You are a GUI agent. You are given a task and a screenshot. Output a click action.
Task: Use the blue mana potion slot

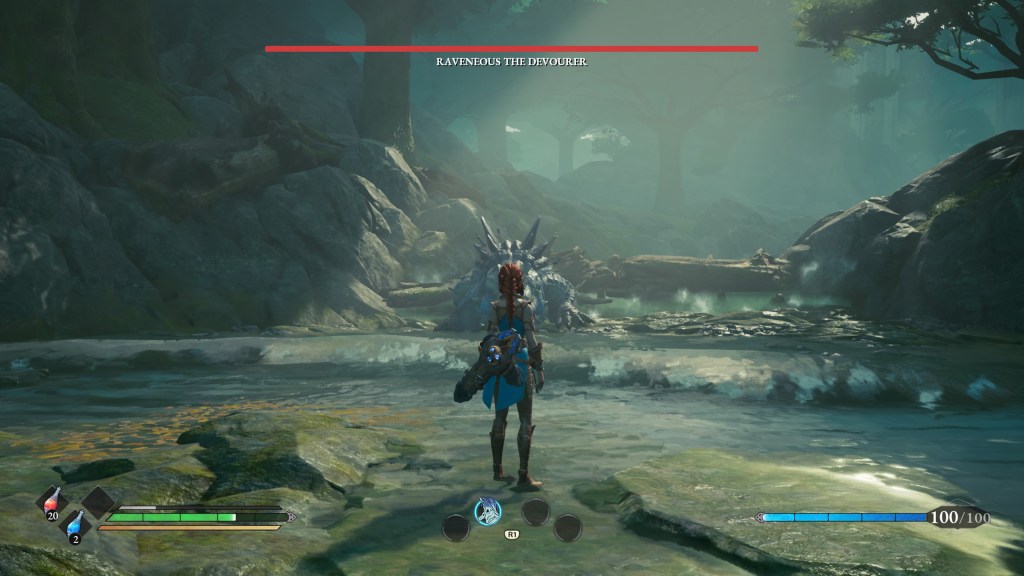click(76, 527)
